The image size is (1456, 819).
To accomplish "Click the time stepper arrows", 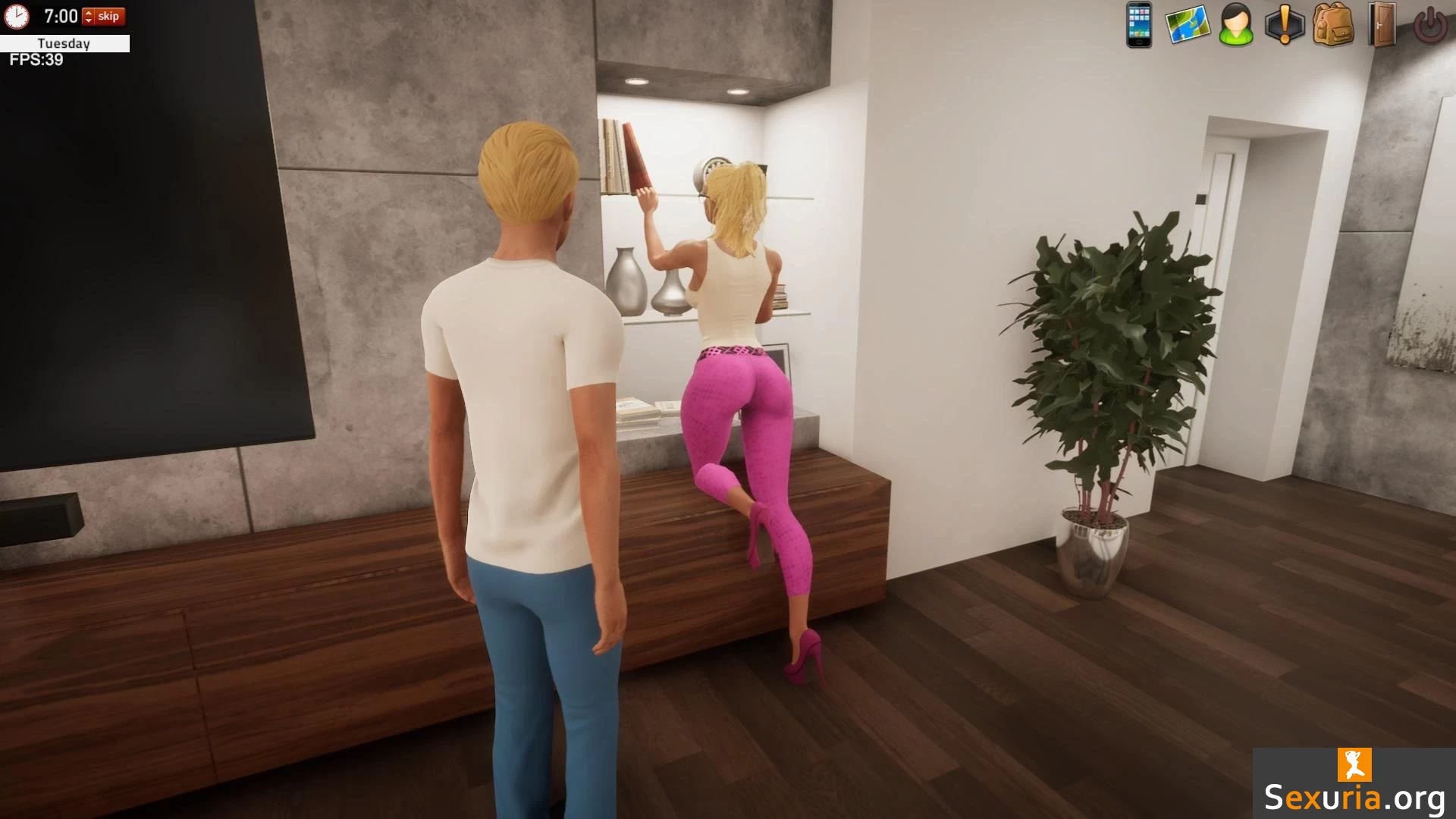I will point(88,17).
